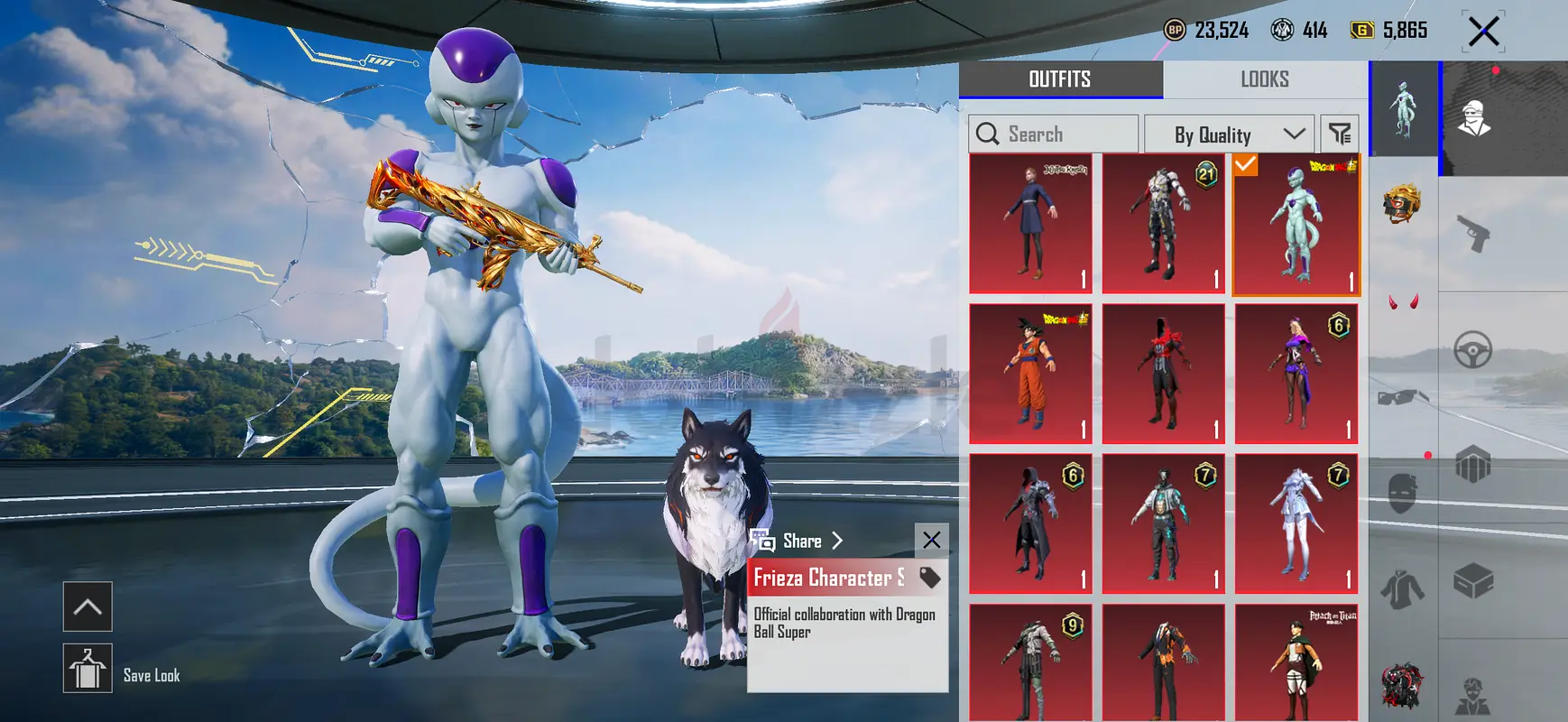Open the helmet category

pyautogui.click(x=1402, y=203)
